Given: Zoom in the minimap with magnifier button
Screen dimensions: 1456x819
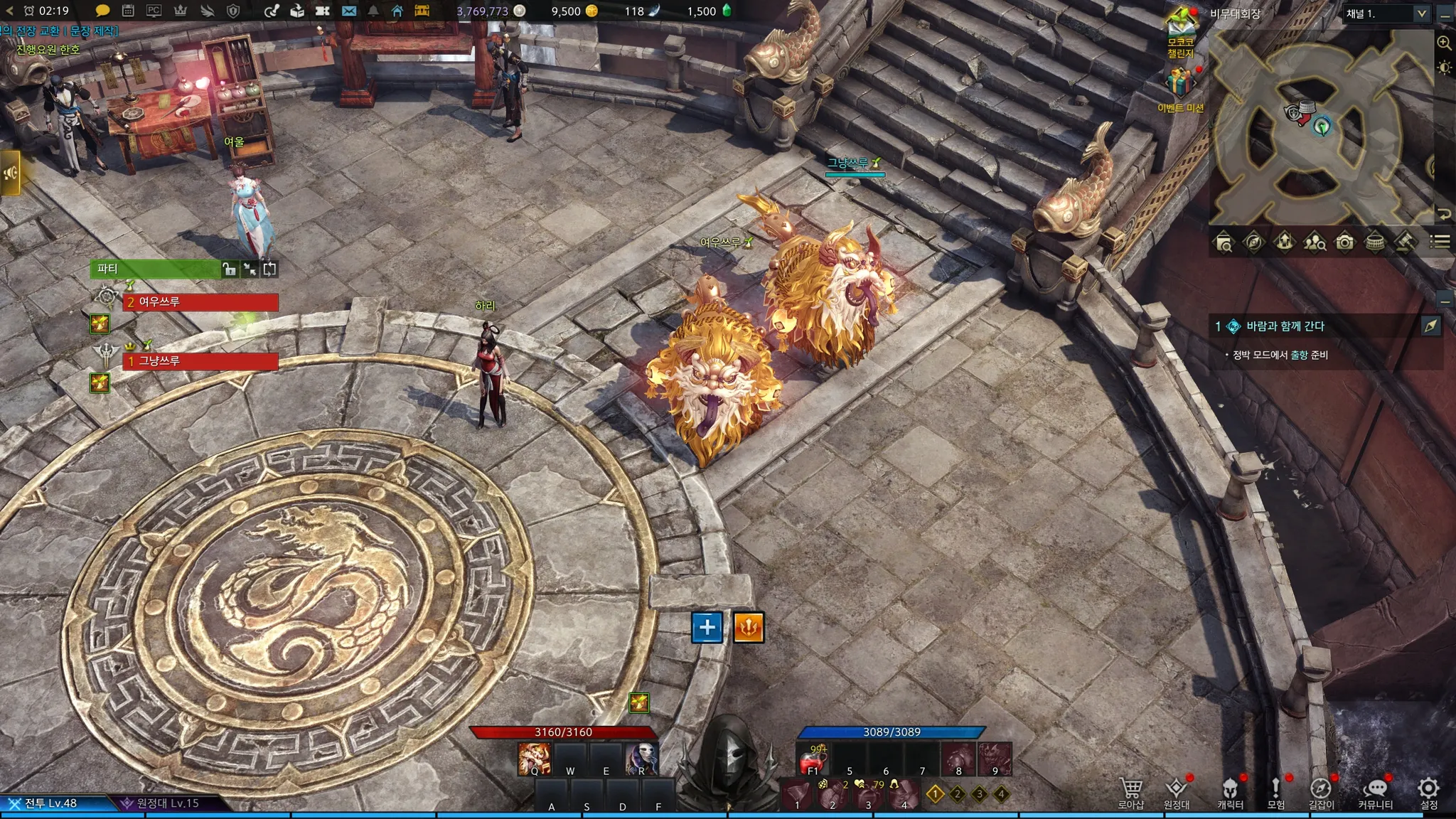Looking at the screenshot, I should coord(1444,43).
